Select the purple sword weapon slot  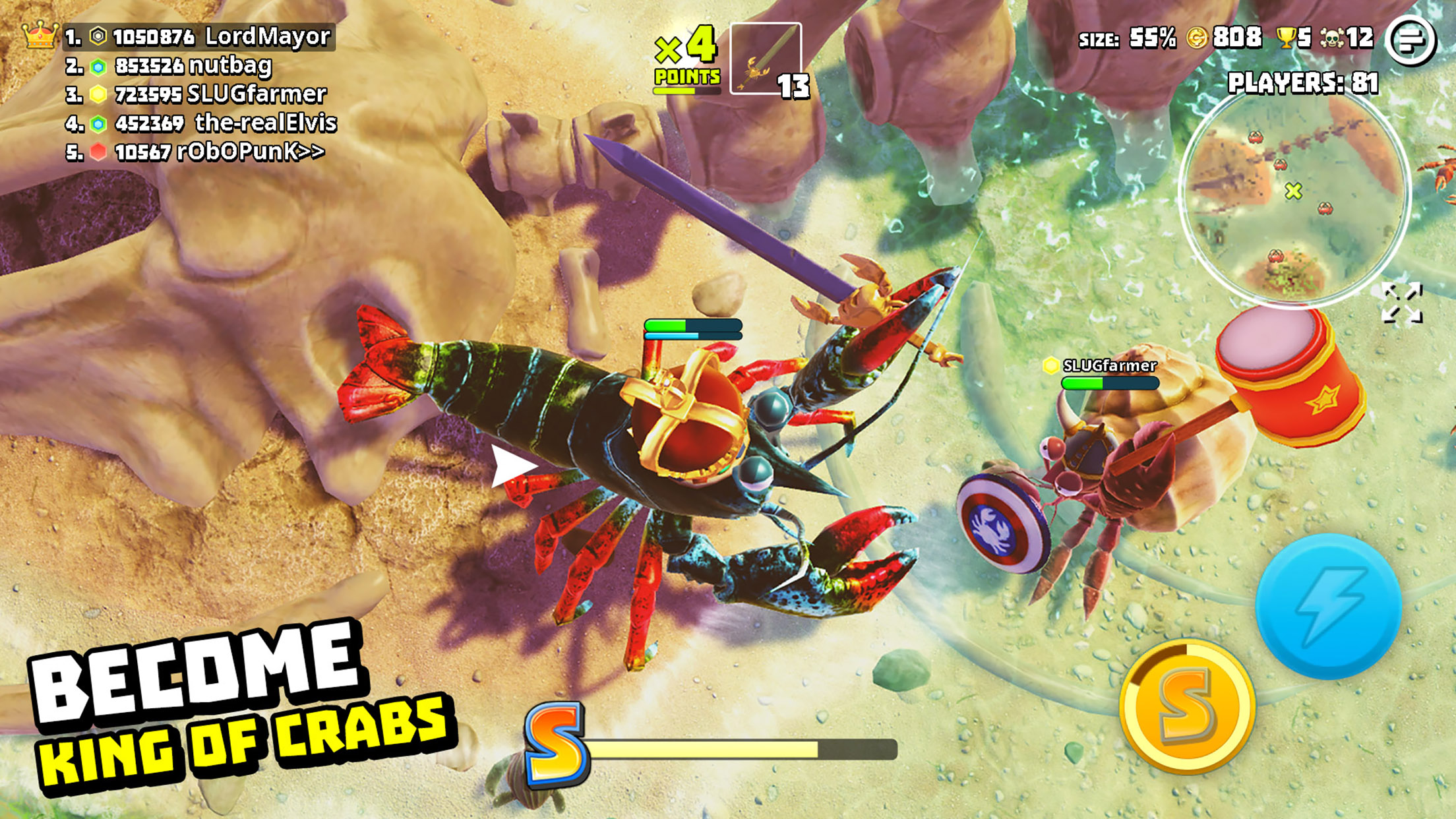click(766, 59)
